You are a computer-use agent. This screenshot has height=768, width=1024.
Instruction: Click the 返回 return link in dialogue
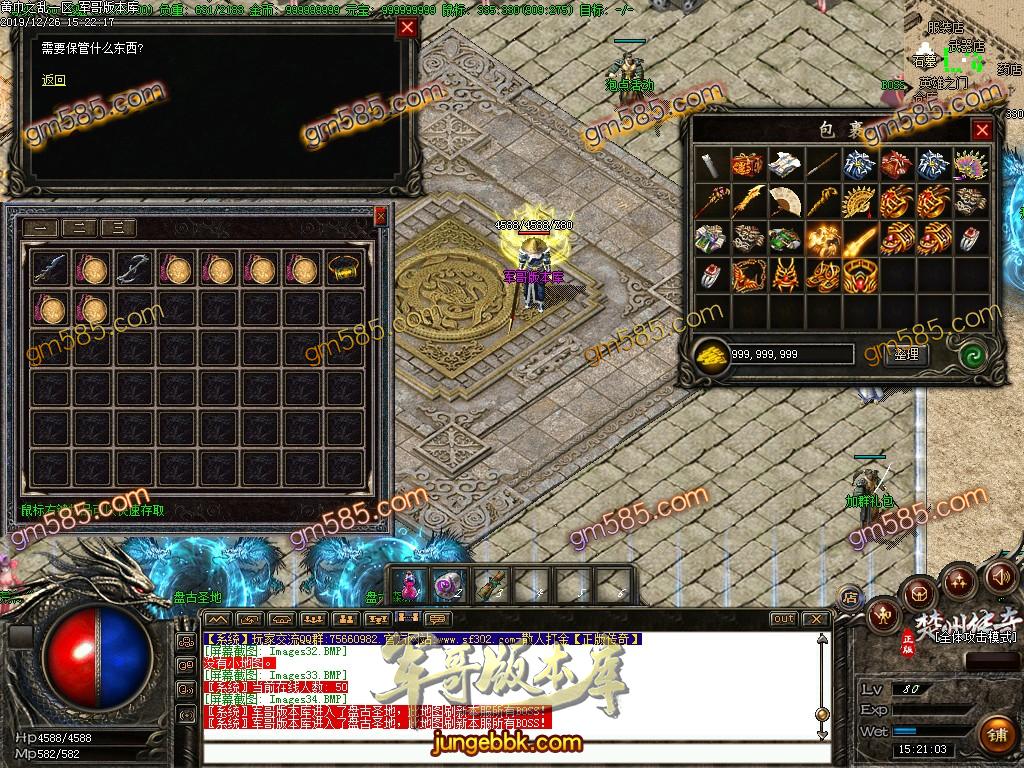coord(53,81)
